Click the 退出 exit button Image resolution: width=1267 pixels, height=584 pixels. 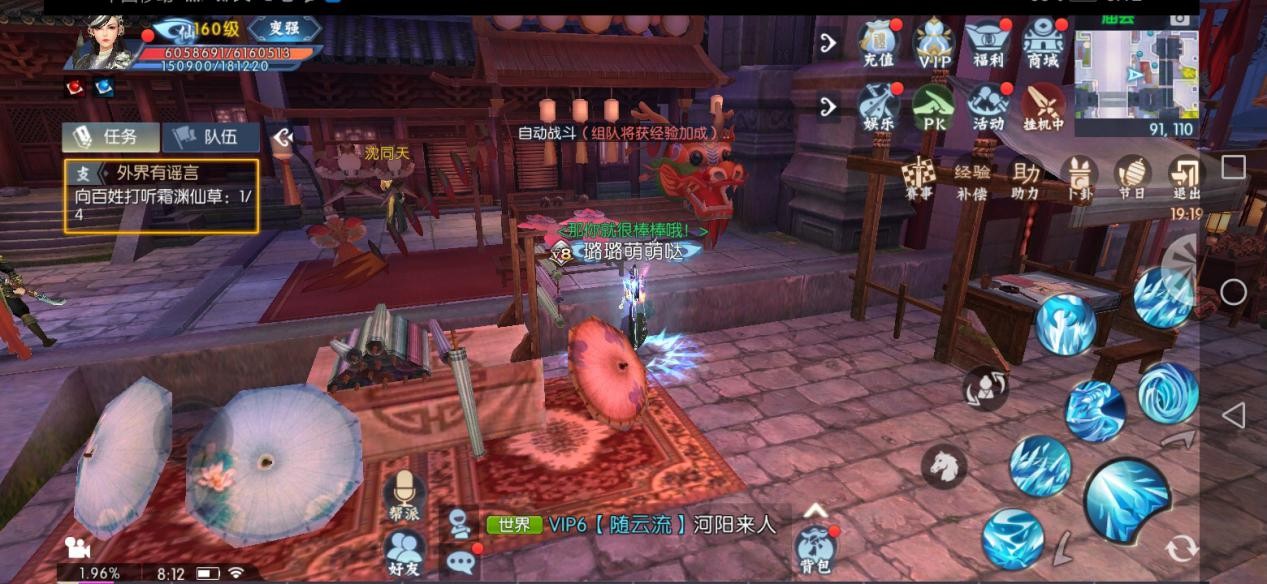click(1186, 178)
